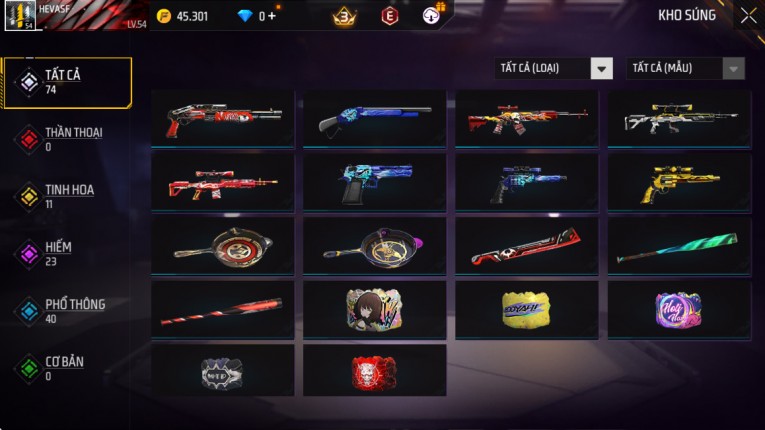This screenshot has width=765, height=430.
Task: Open the gold crown rank badge
Action: (x=345, y=16)
